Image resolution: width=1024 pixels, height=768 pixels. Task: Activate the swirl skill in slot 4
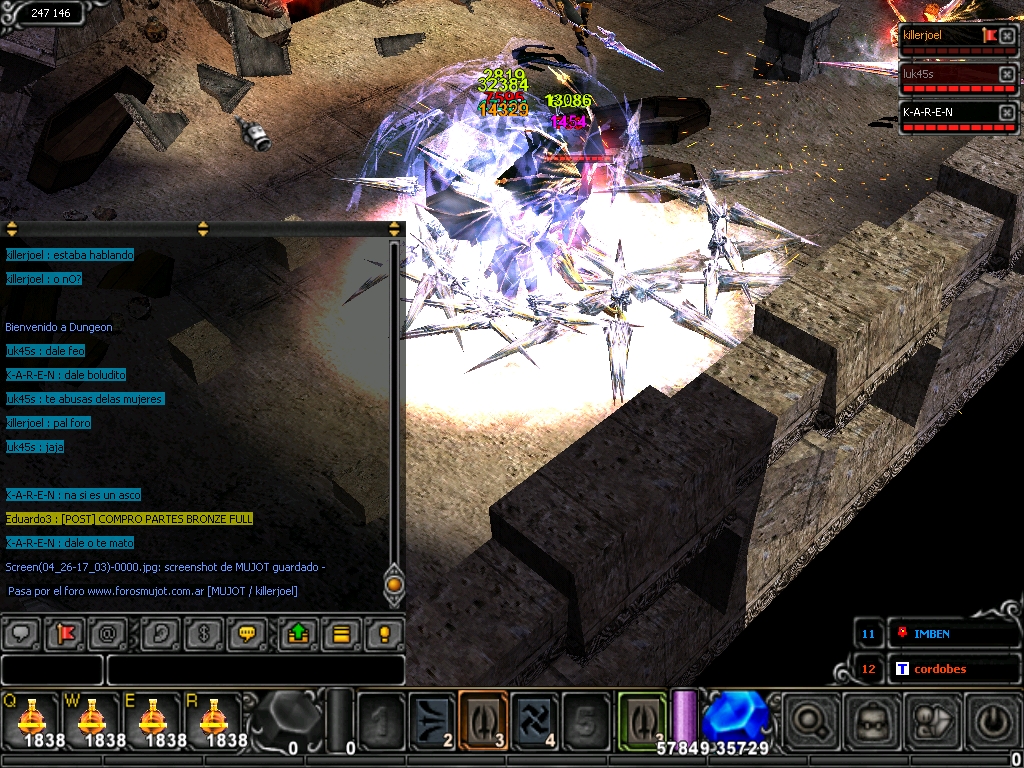tap(535, 720)
